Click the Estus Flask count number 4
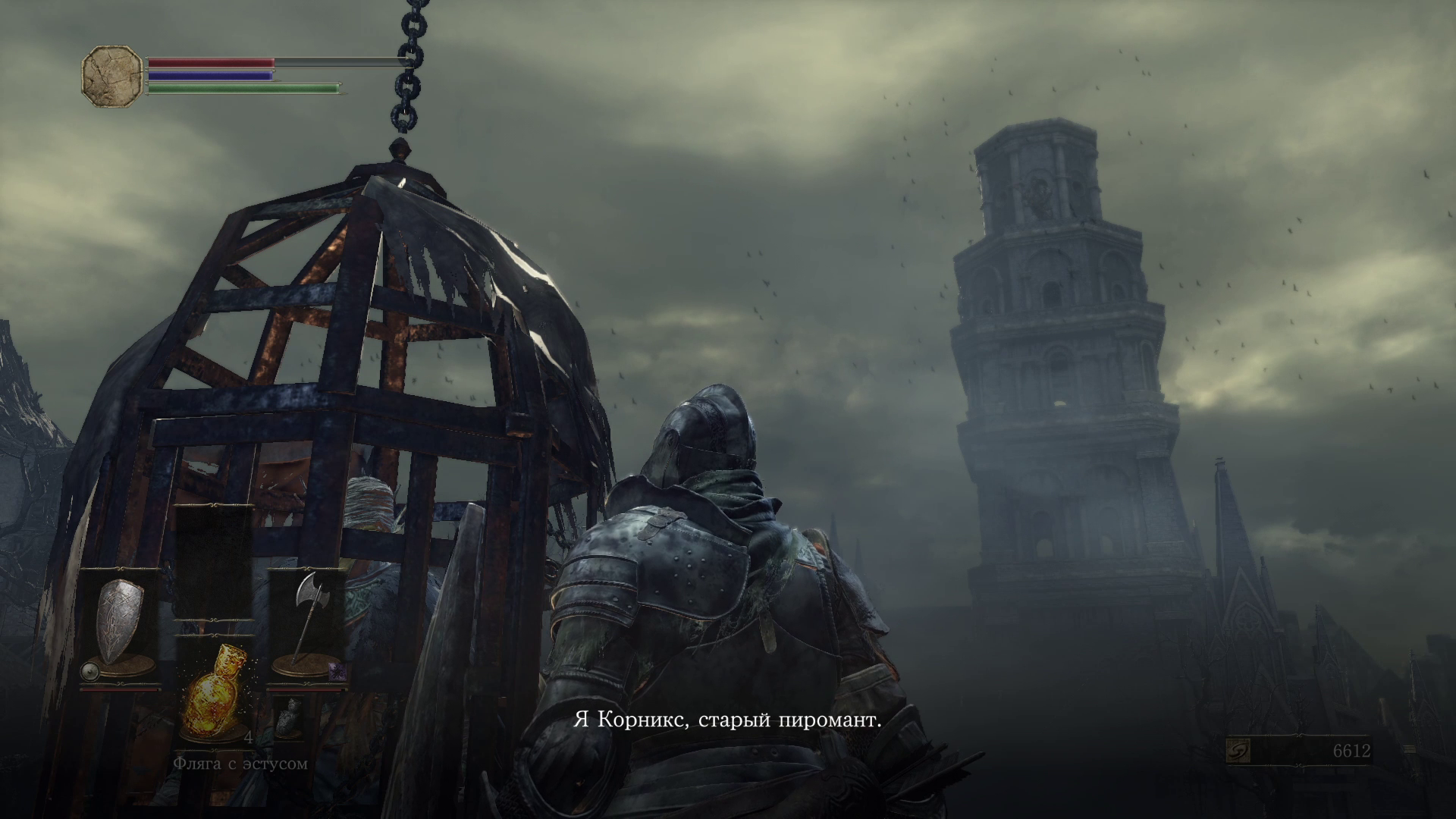This screenshot has width=1456, height=819. (249, 736)
